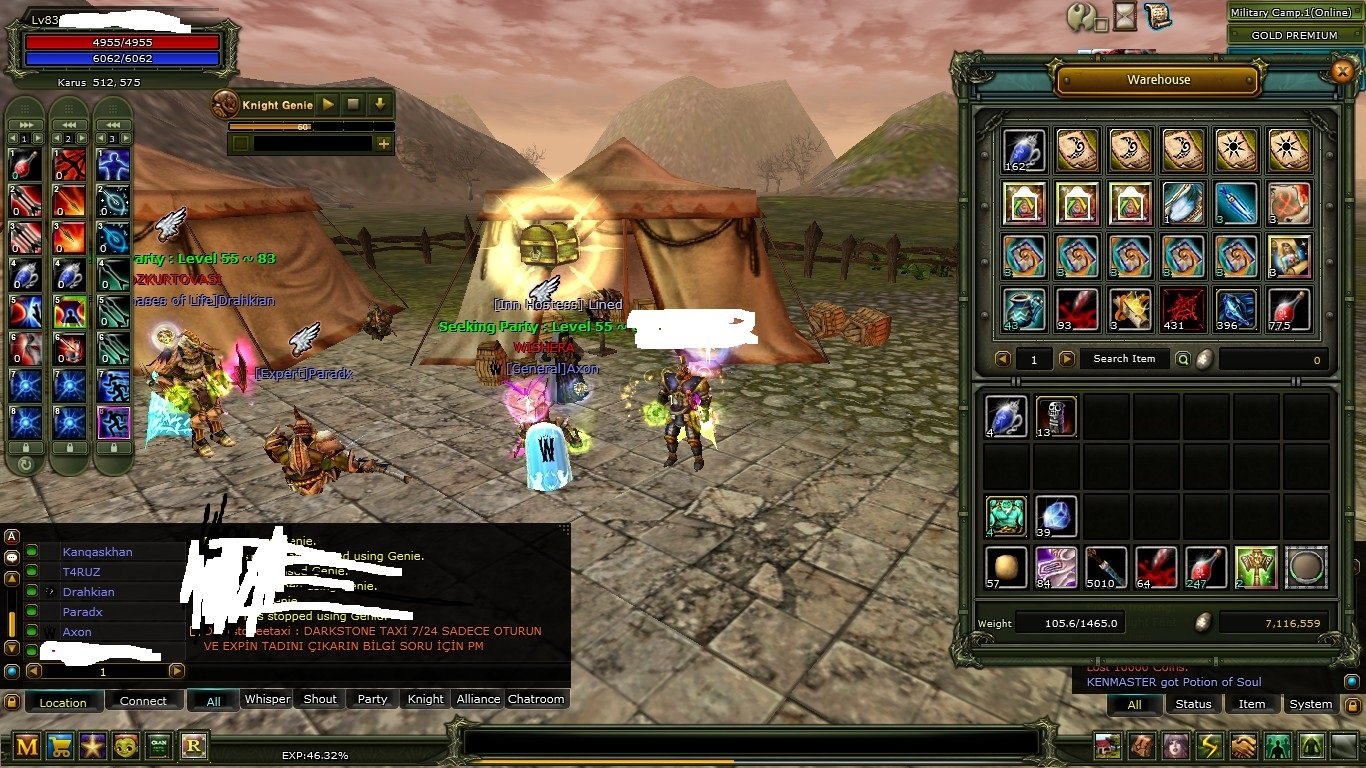Pick the 5010-stack item in inventory

1106,567
